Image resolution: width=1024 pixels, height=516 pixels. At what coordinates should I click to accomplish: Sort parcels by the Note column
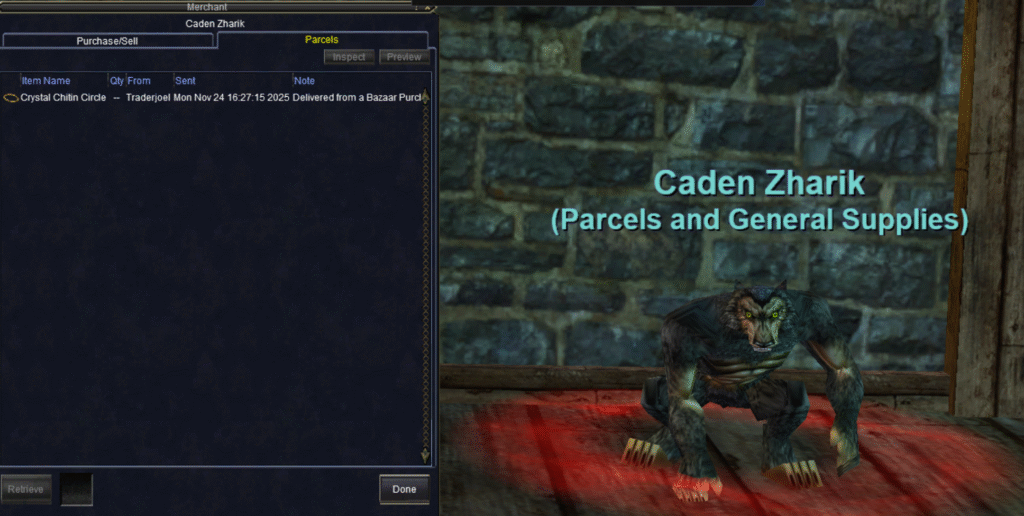(x=304, y=80)
